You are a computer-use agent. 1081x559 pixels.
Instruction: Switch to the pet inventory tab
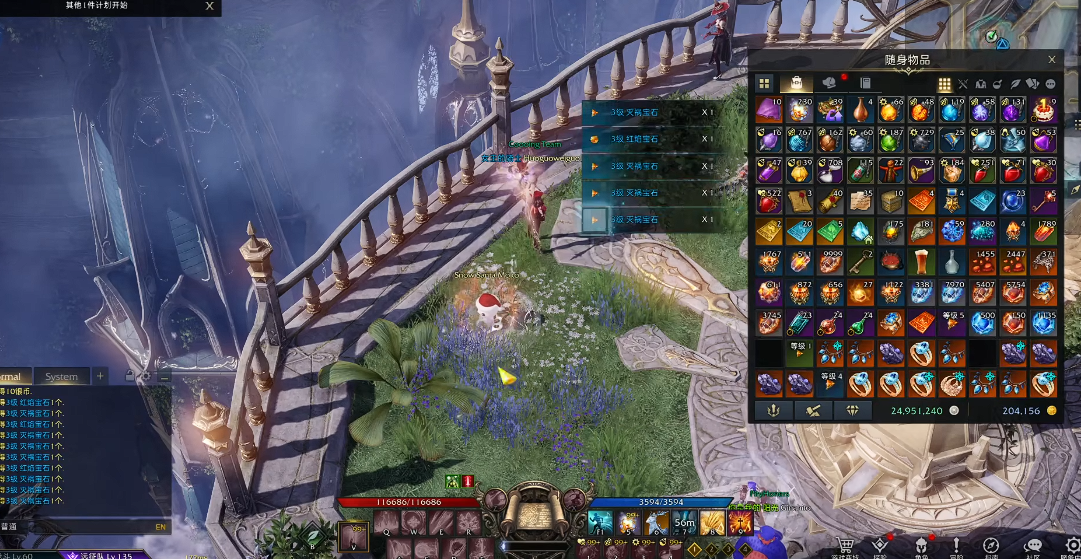[x=829, y=83]
